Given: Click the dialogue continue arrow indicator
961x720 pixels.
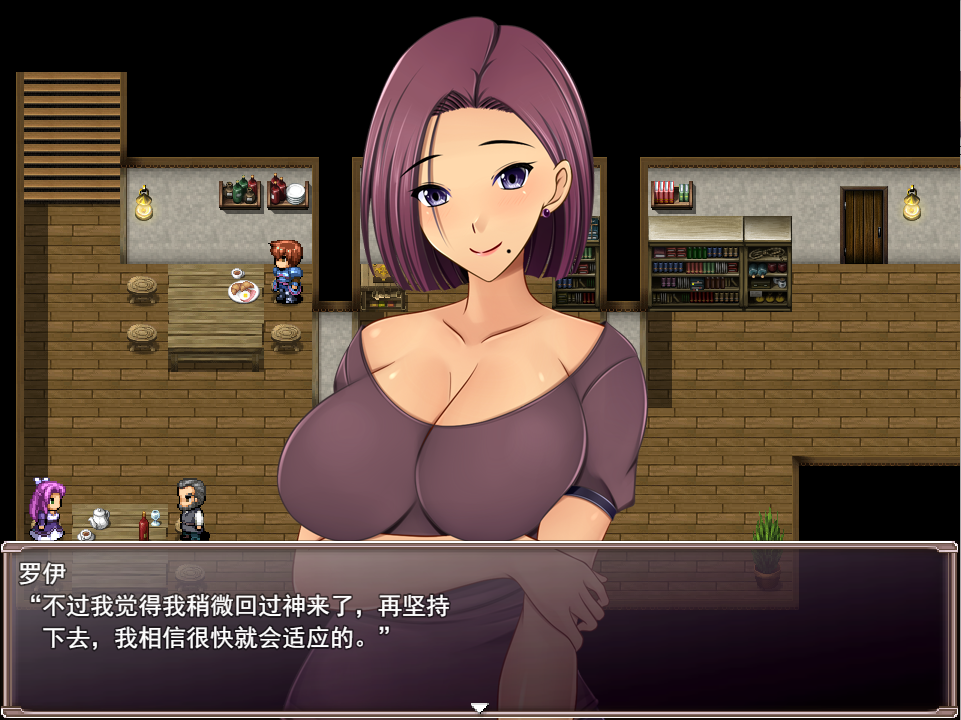Looking at the screenshot, I should click(479, 708).
